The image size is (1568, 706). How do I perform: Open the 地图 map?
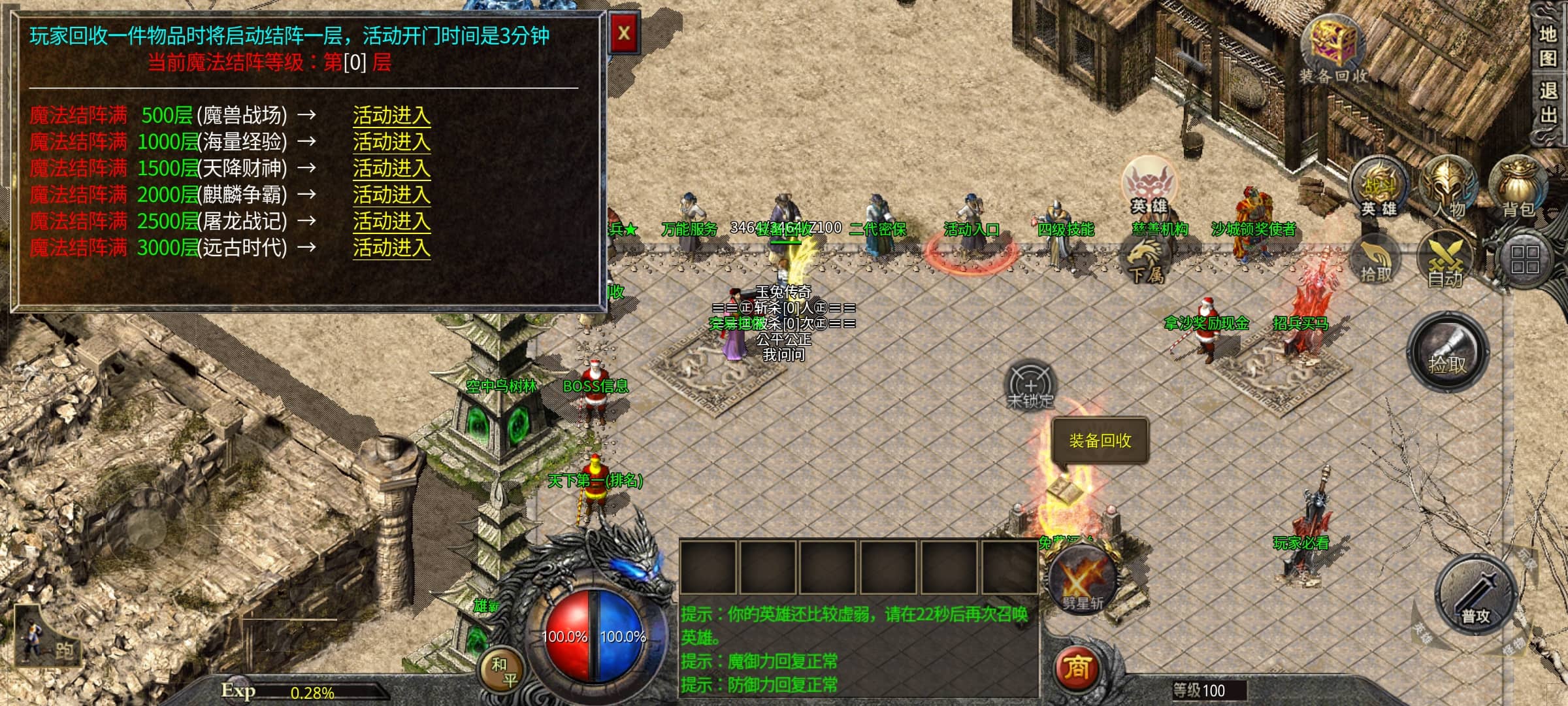pyautogui.click(x=1548, y=46)
